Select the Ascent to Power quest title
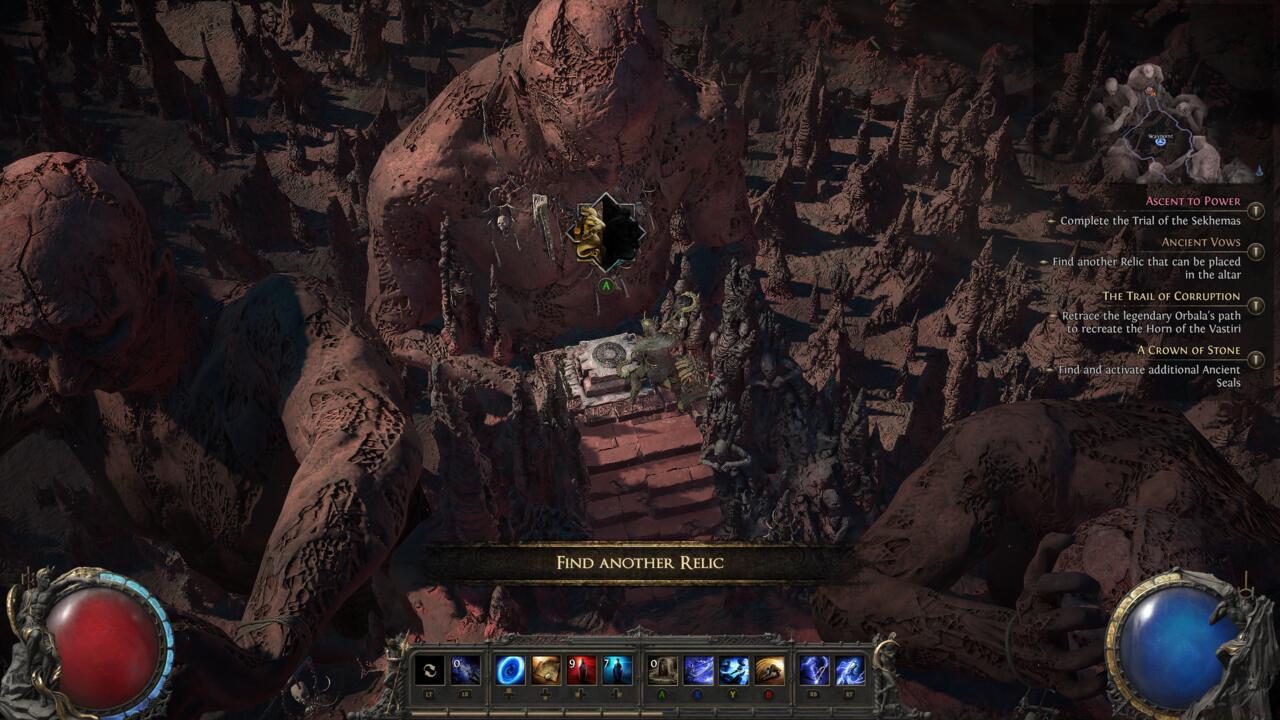This screenshot has width=1280, height=720. pyautogui.click(x=1192, y=201)
